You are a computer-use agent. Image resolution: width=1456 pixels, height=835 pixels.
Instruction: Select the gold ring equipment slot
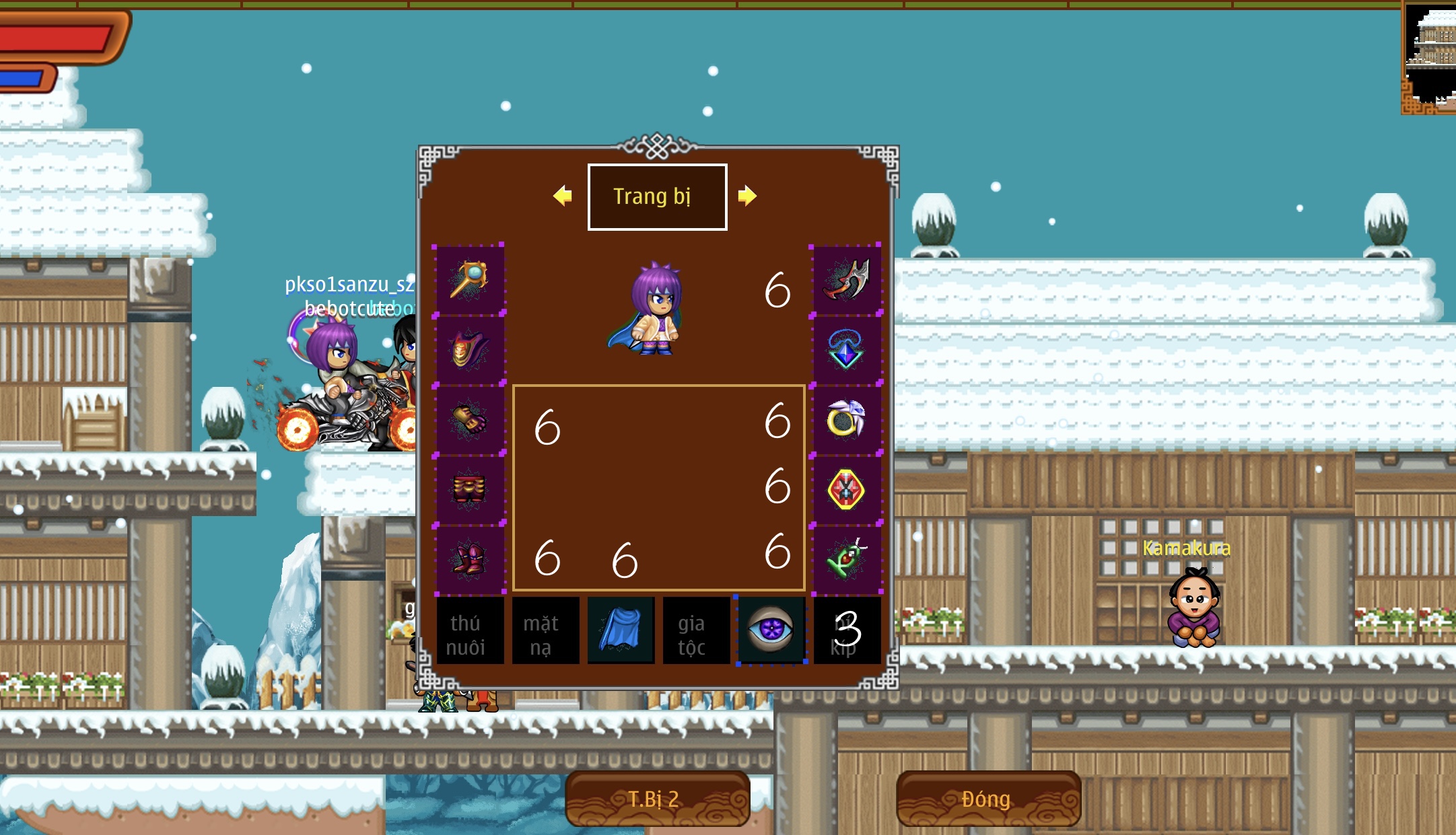click(846, 419)
